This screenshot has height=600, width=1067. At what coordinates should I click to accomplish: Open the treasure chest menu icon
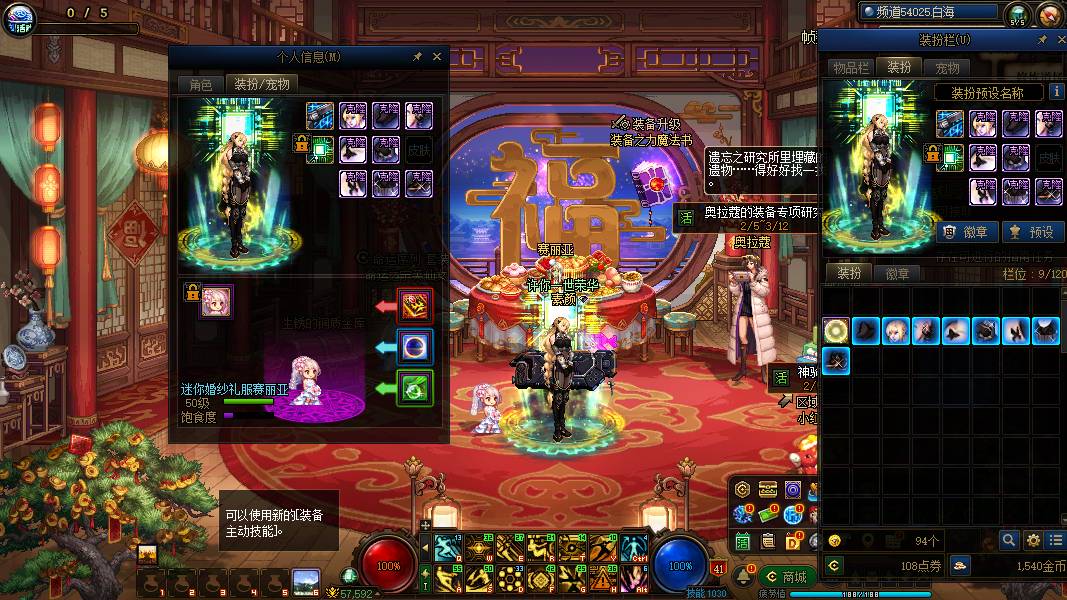coord(768,490)
